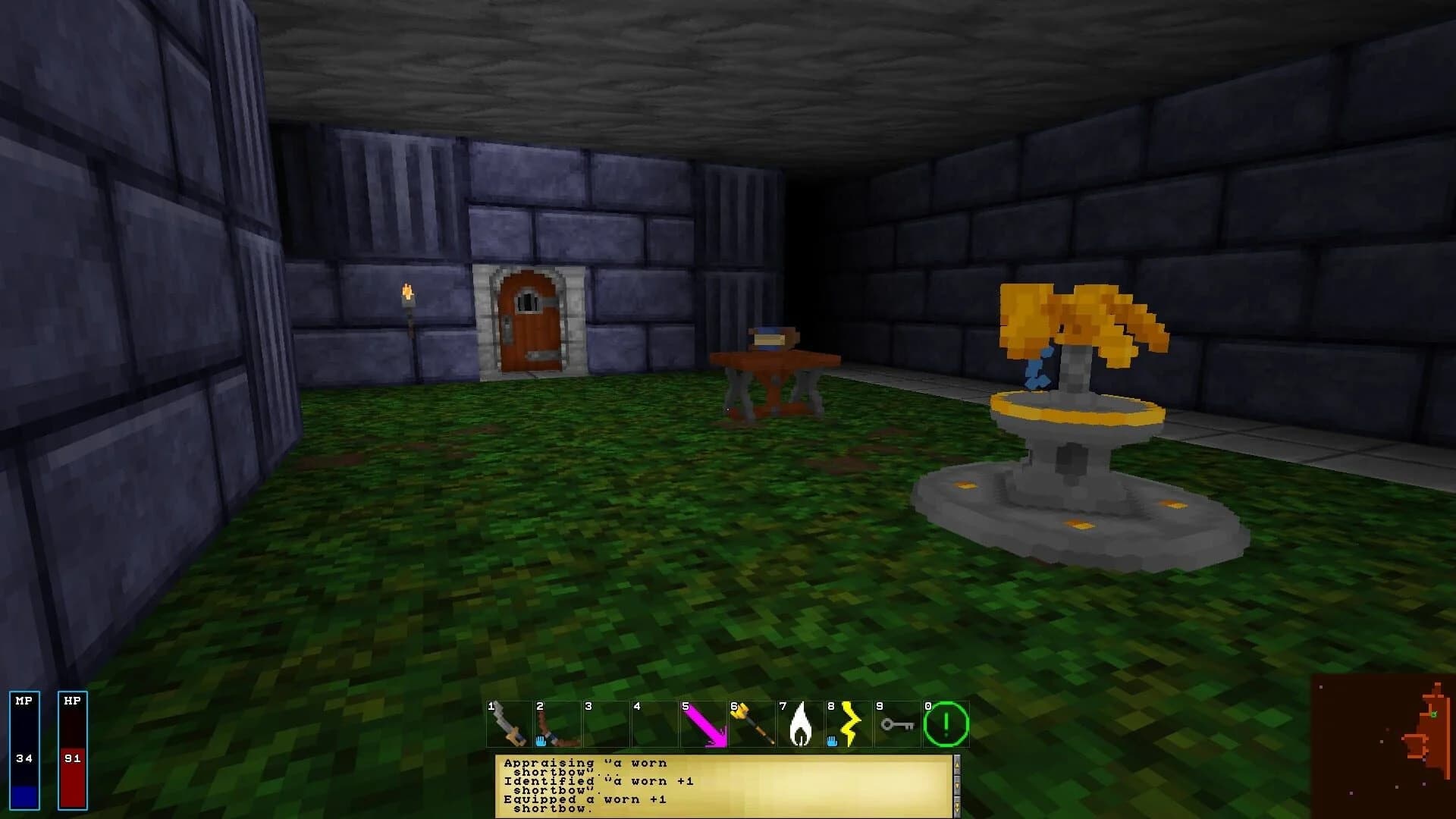Image resolution: width=1456 pixels, height=819 pixels.
Task: Click the magenta arrow icon in slot 5
Action: click(705, 724)
